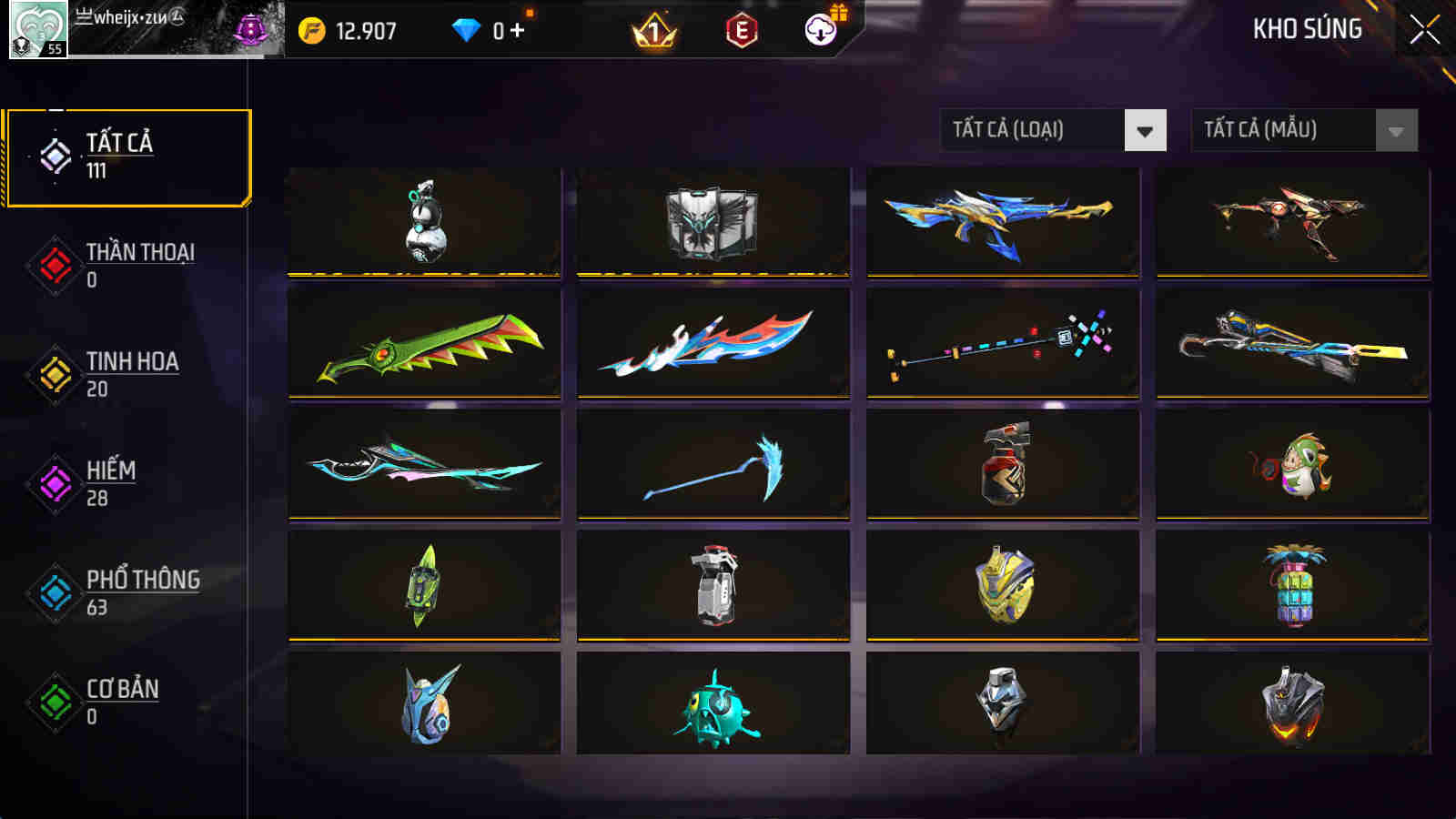Click the red THẦN THOẠI diamond icon
This screenshot has height=819, width=1456.
tap(55, 266)
